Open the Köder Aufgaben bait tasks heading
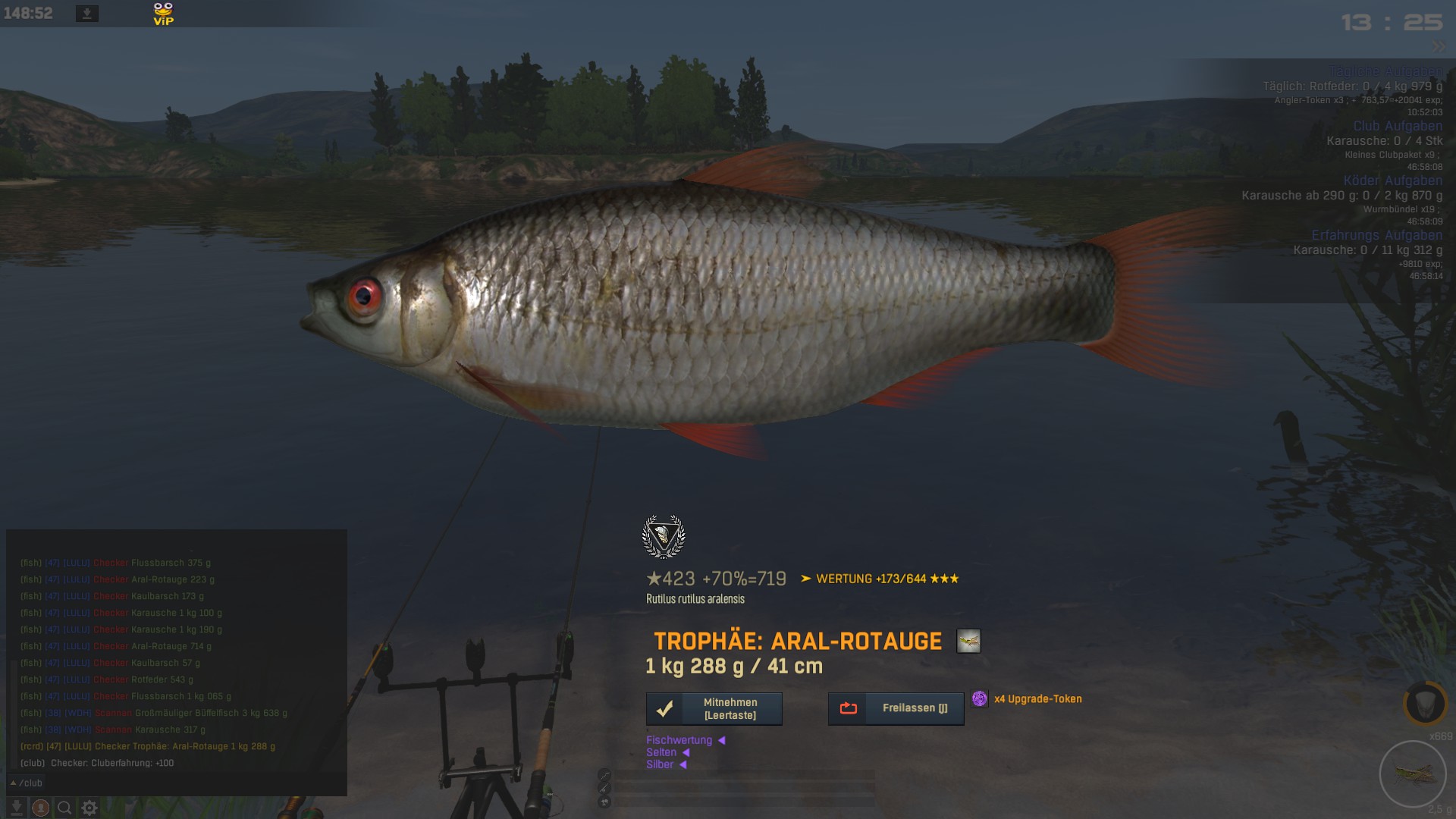The height and width of the screenshot is (819, 1456). point(1392,180)
